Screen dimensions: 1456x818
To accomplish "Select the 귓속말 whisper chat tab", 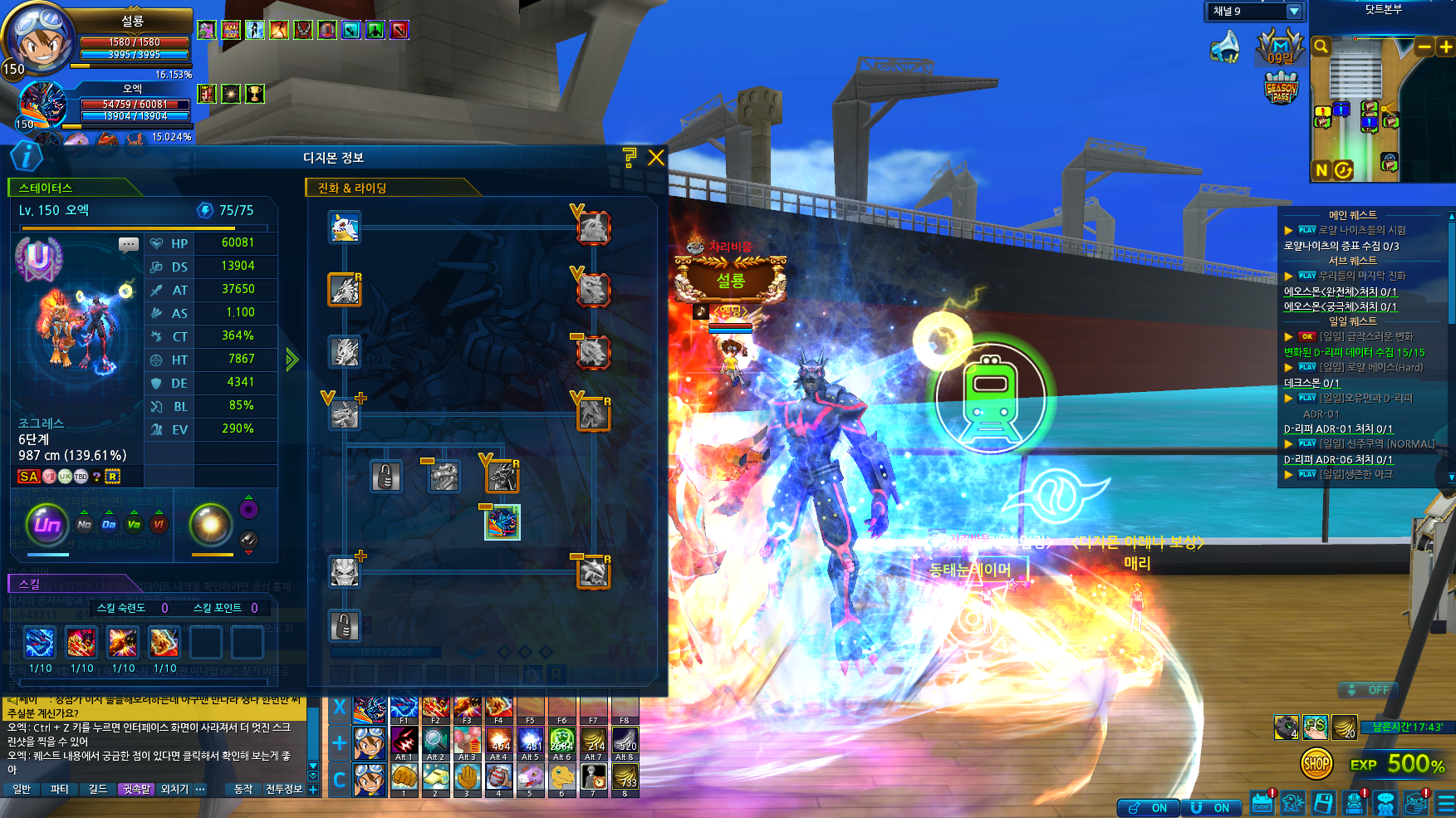I will pos(136,789).
